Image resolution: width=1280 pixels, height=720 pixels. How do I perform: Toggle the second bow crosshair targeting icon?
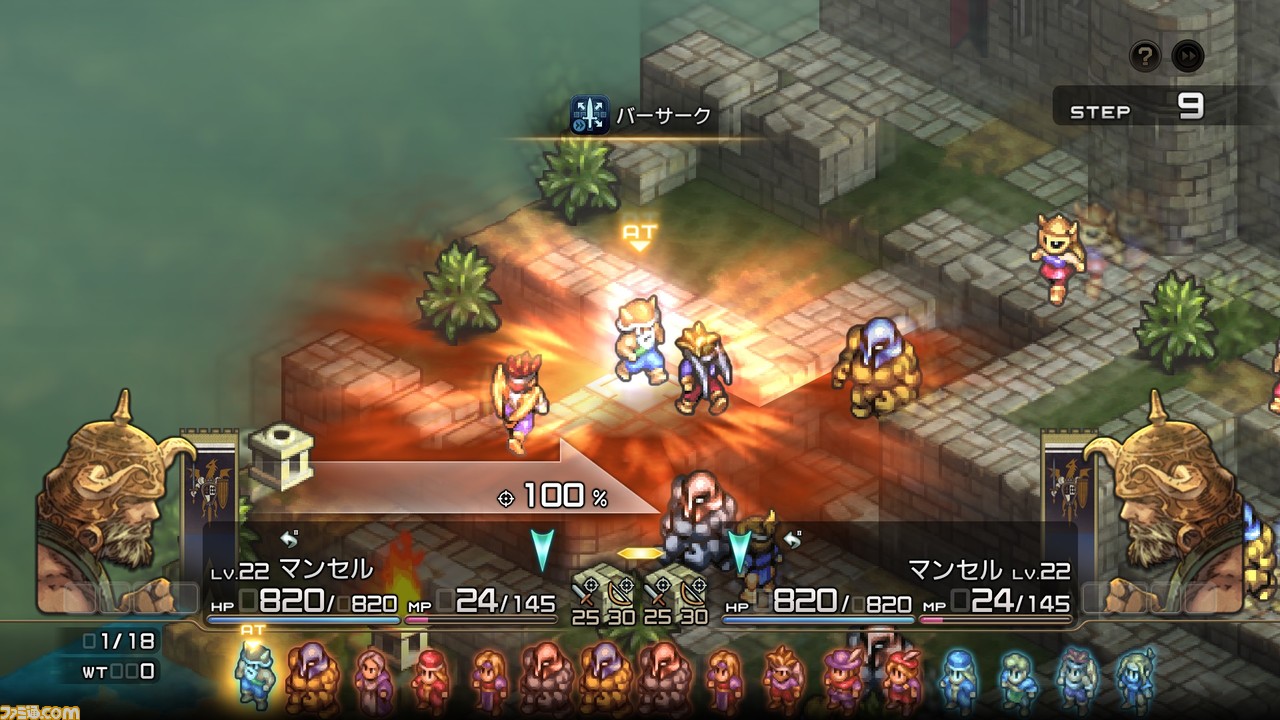point(698,584)
